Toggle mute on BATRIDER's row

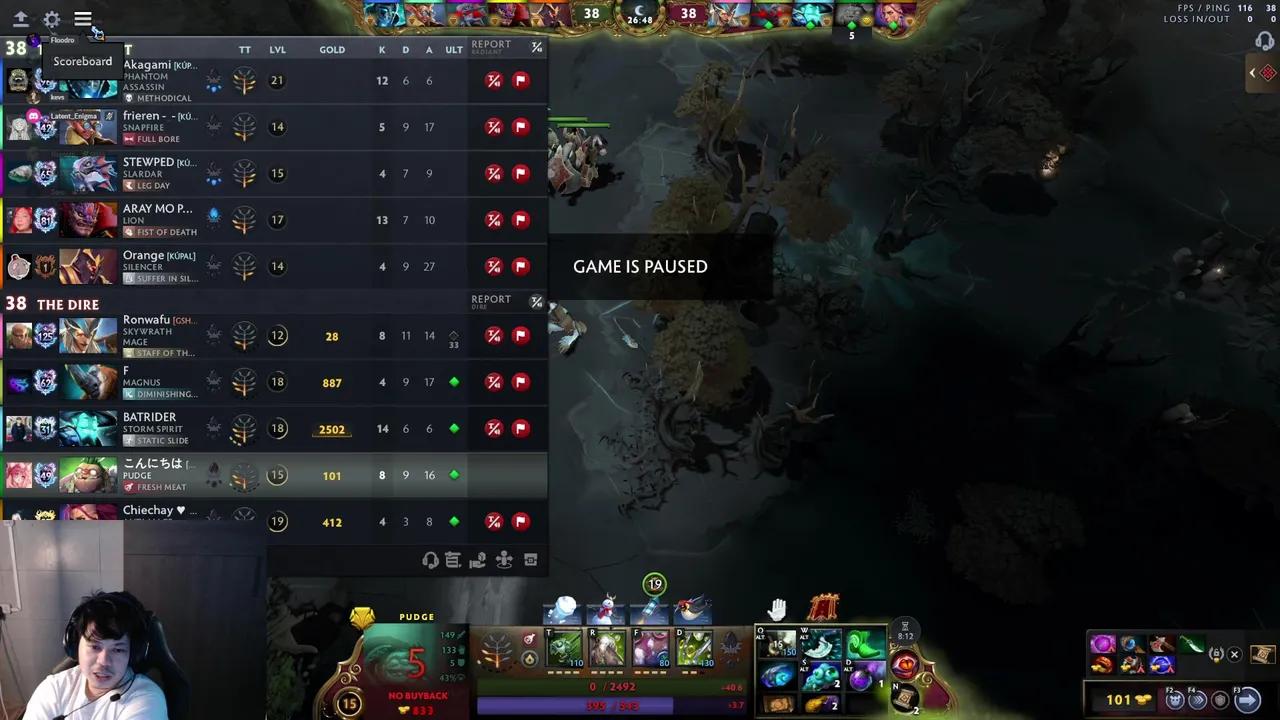[x=493, y=428]
